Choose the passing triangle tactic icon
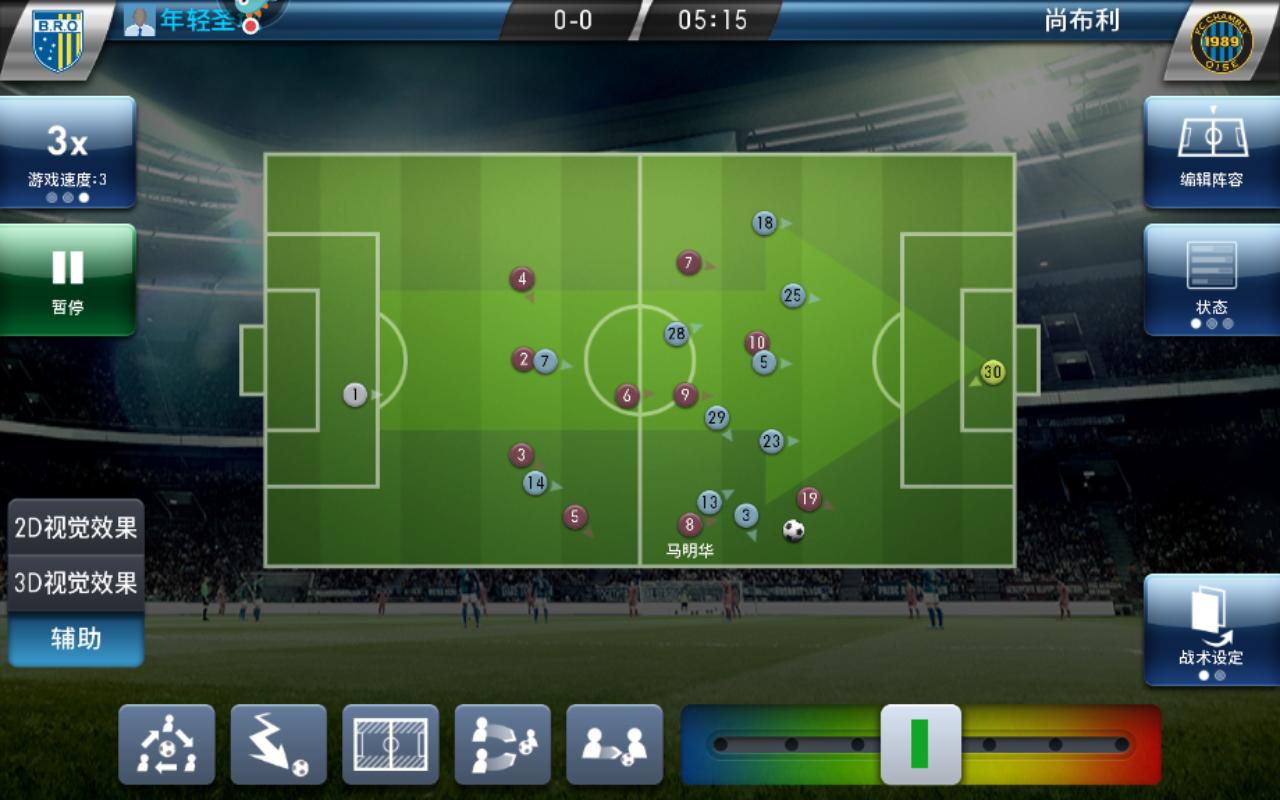This screenshot has width=1280, height=800. click(x=167, y=745)
